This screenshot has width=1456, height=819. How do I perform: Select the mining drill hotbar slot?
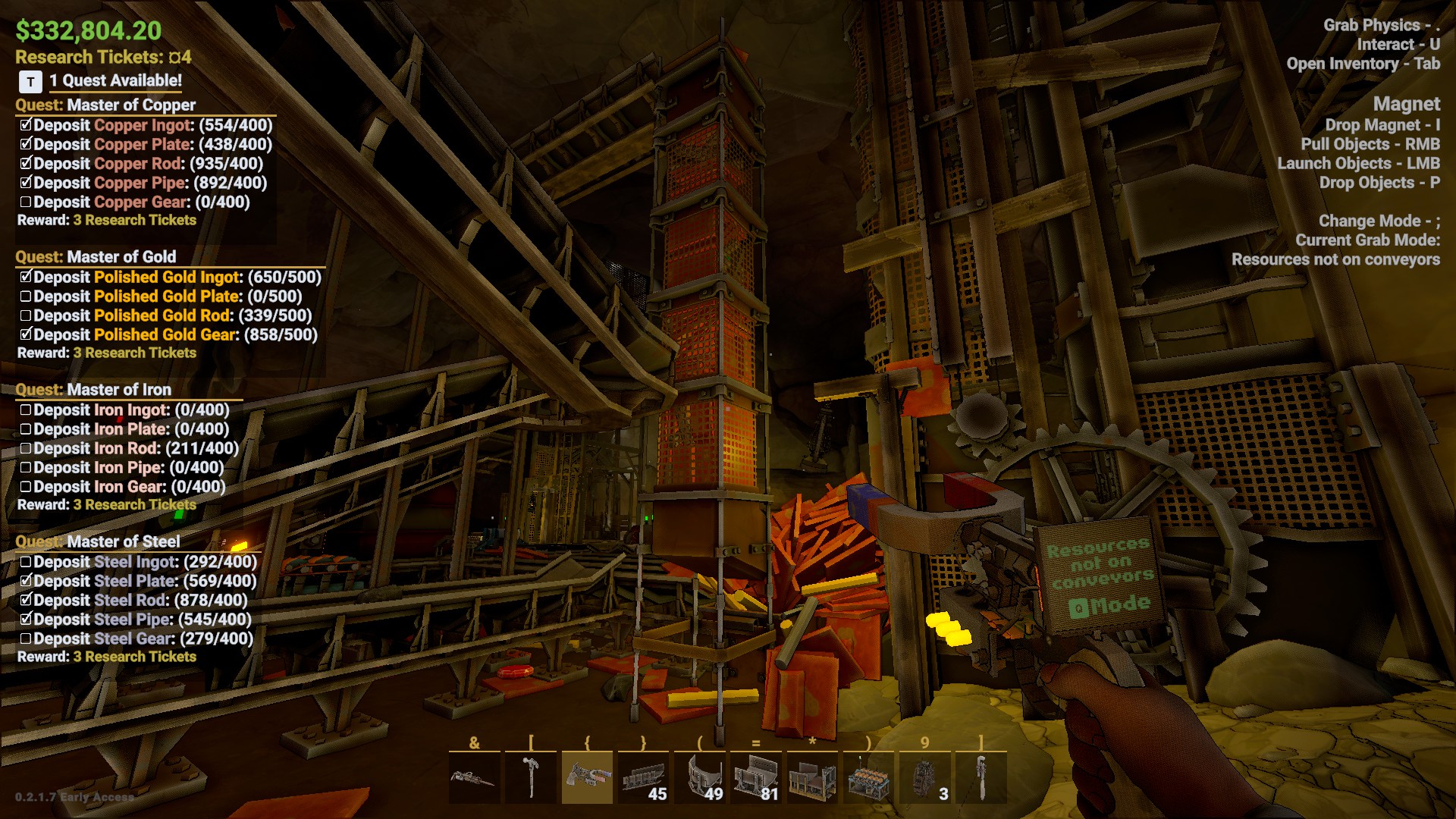pyautogui.click(x=474, y=777)
